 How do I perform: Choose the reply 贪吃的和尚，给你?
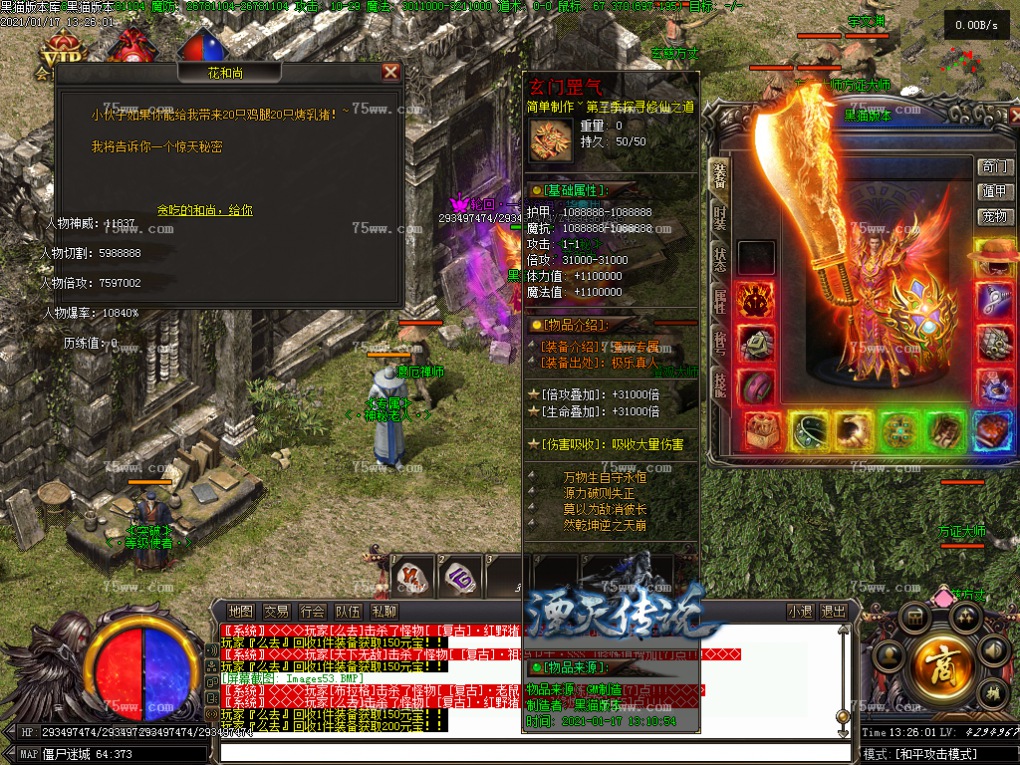point(205,211)
